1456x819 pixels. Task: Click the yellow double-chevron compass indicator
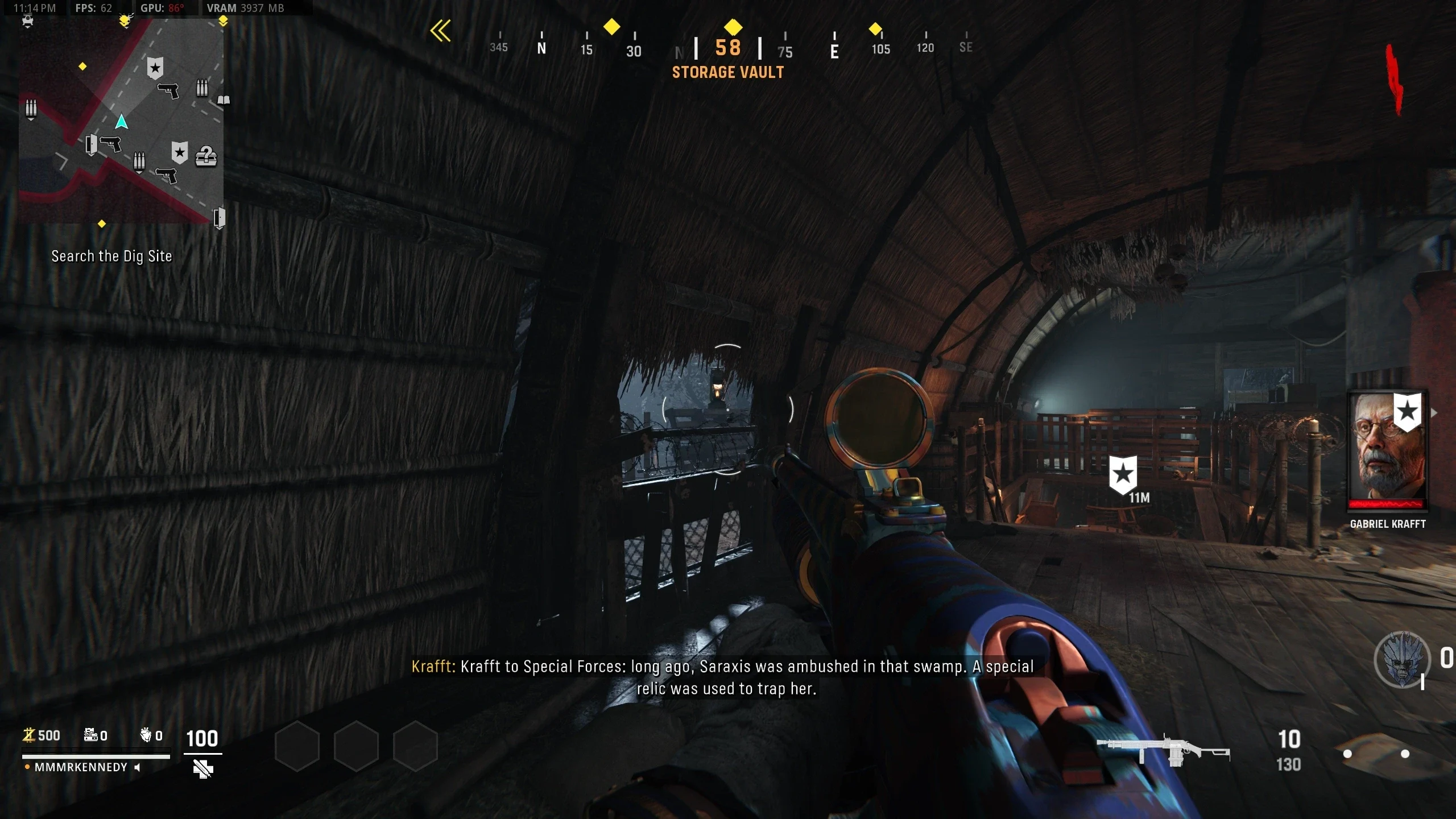pyautogui.click(x=440, y=31)
